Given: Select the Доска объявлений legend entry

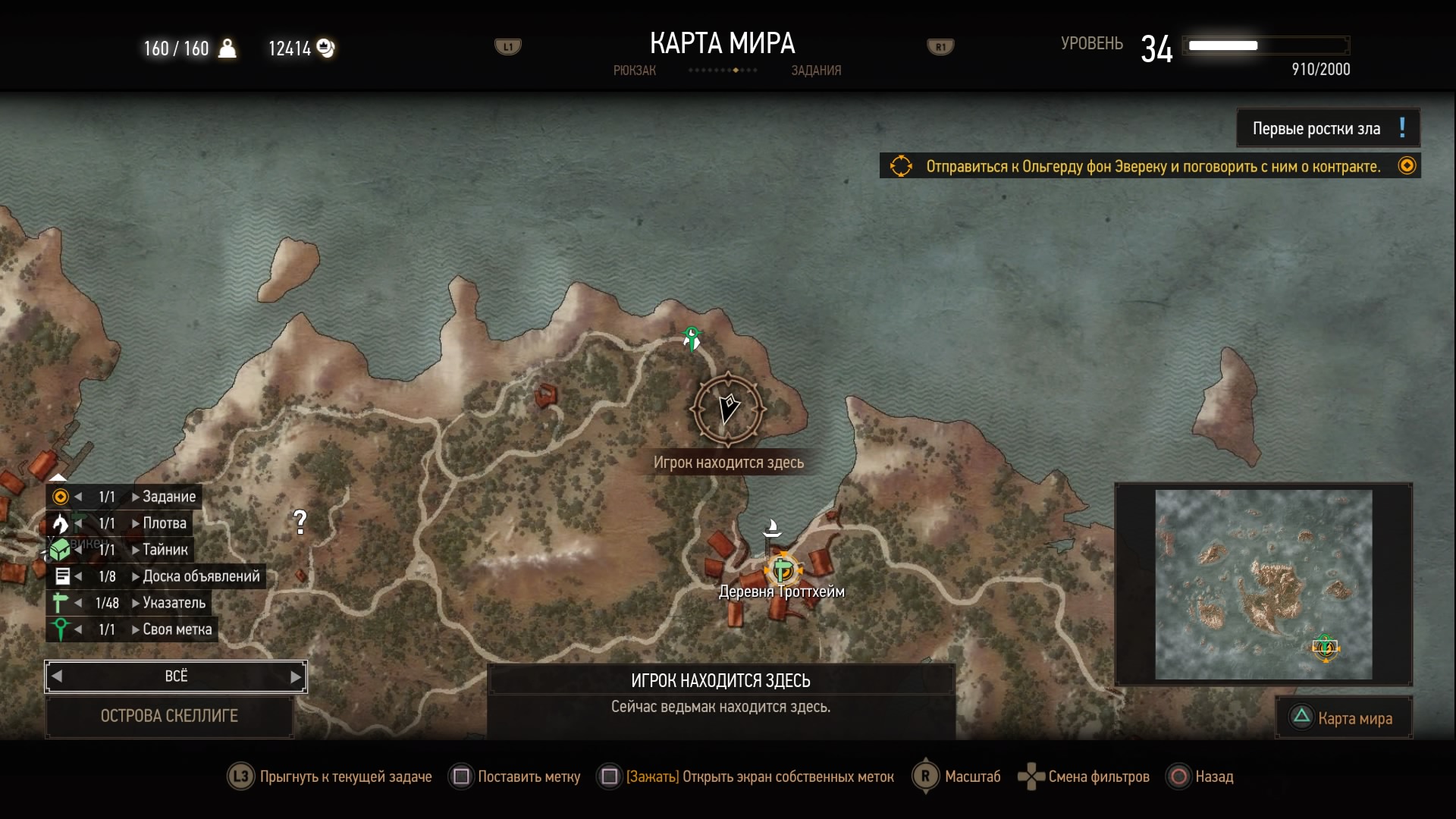Looking at the screenshot, I should [200, 576].
